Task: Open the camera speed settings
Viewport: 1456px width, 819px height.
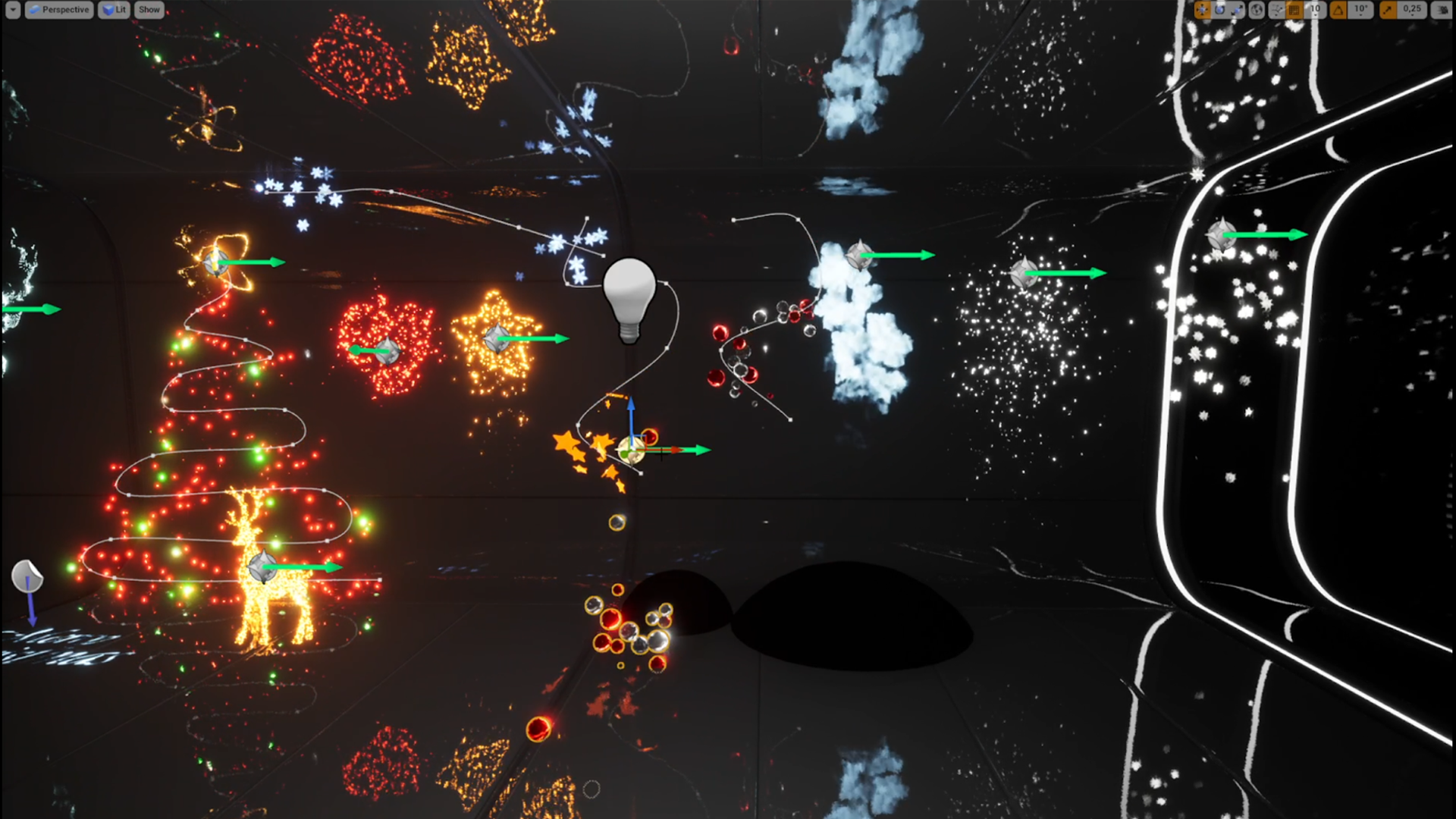Action: tap(1440, 10)
